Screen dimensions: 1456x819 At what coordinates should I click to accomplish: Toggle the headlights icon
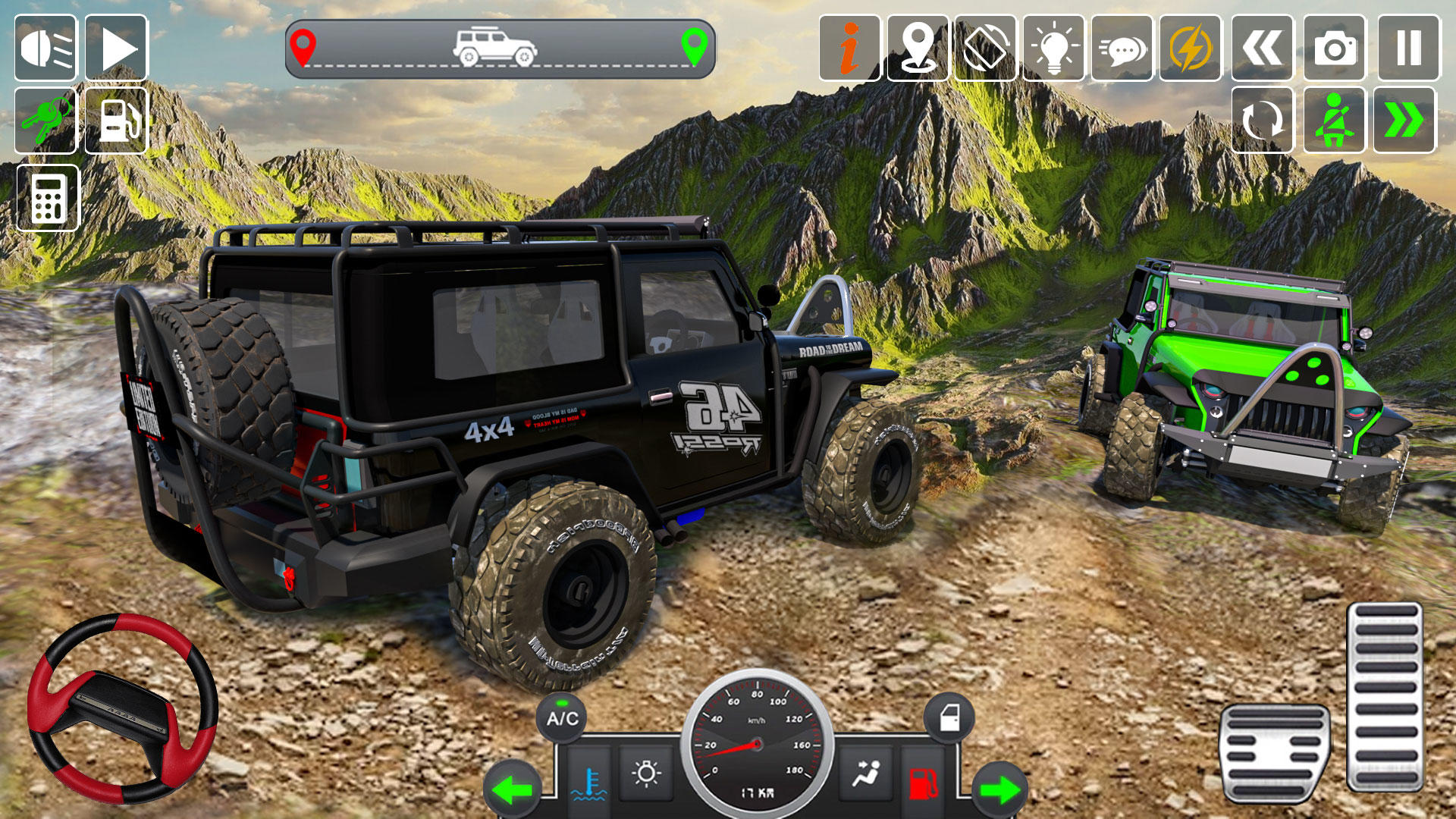pos(45,49)
